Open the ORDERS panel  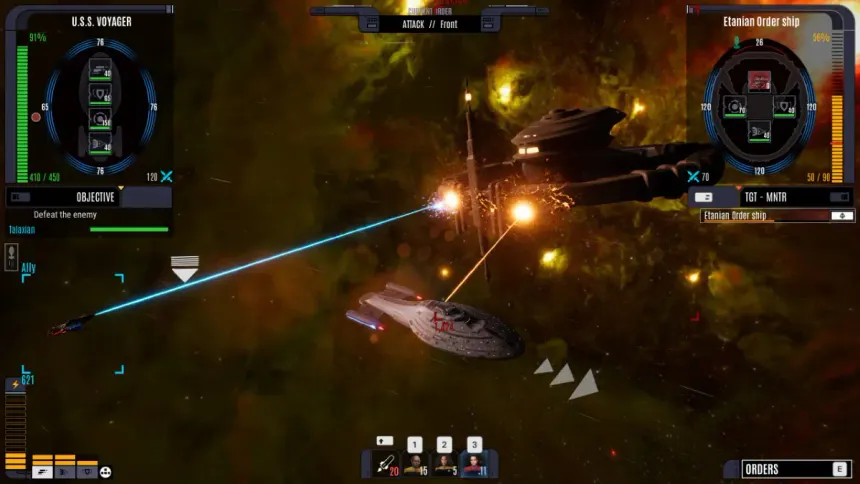click(787, 469)
